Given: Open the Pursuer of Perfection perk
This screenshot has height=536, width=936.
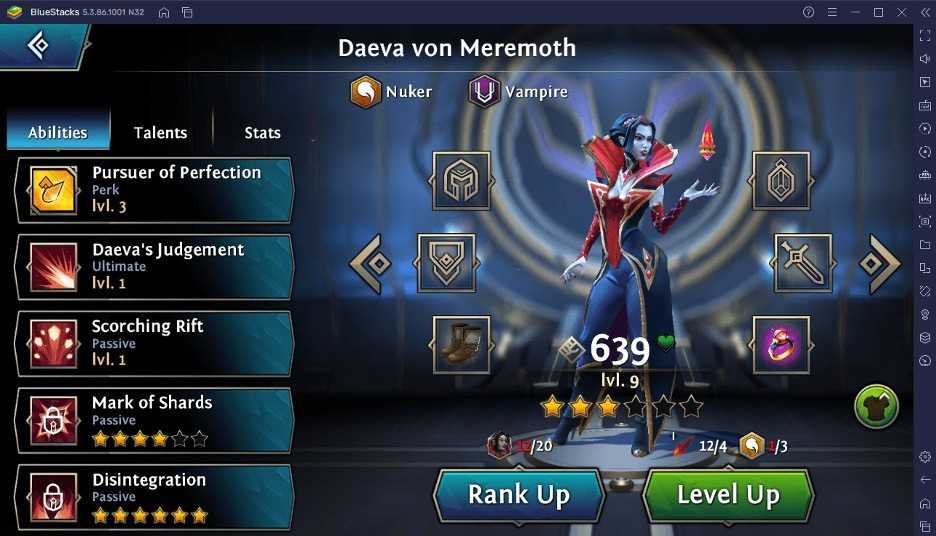Looking at the screenshot, I should [155, 189].
